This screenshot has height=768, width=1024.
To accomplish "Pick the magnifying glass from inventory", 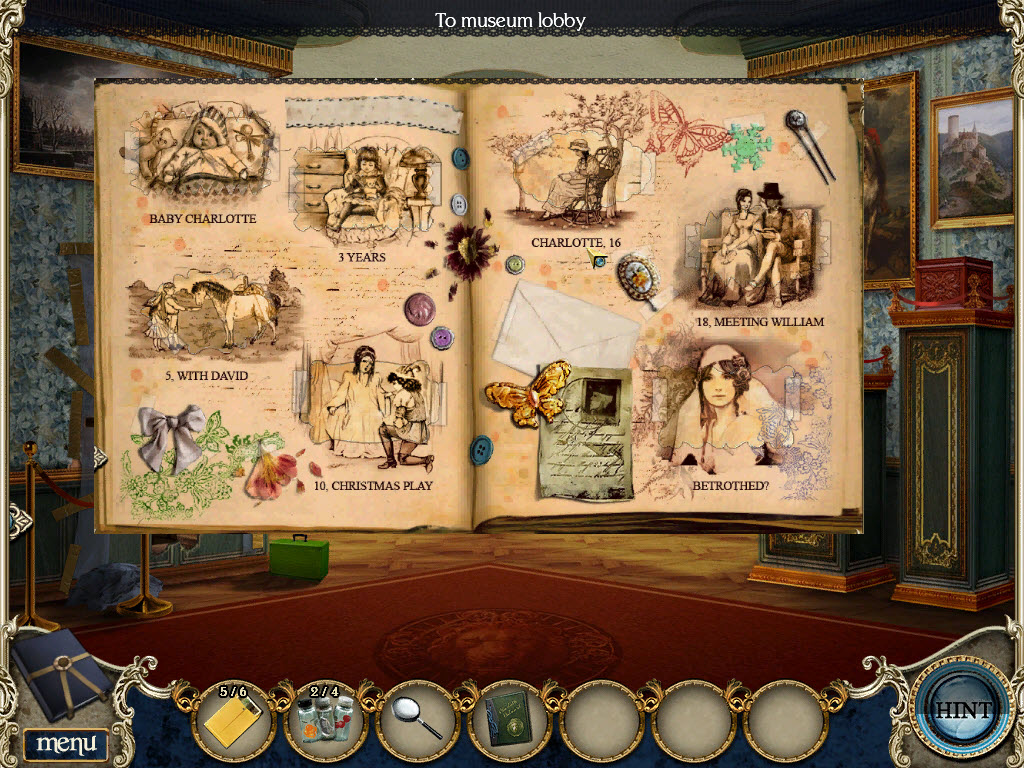I will pos(418,720).
